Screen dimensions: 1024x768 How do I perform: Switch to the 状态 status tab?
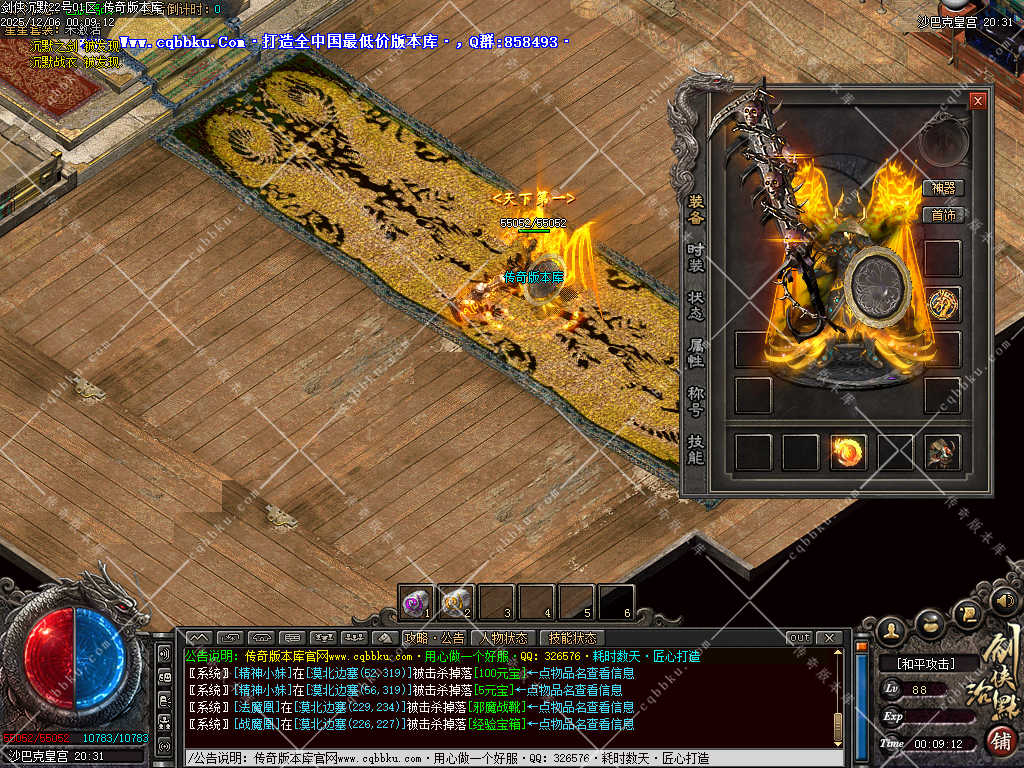[696, 306]
